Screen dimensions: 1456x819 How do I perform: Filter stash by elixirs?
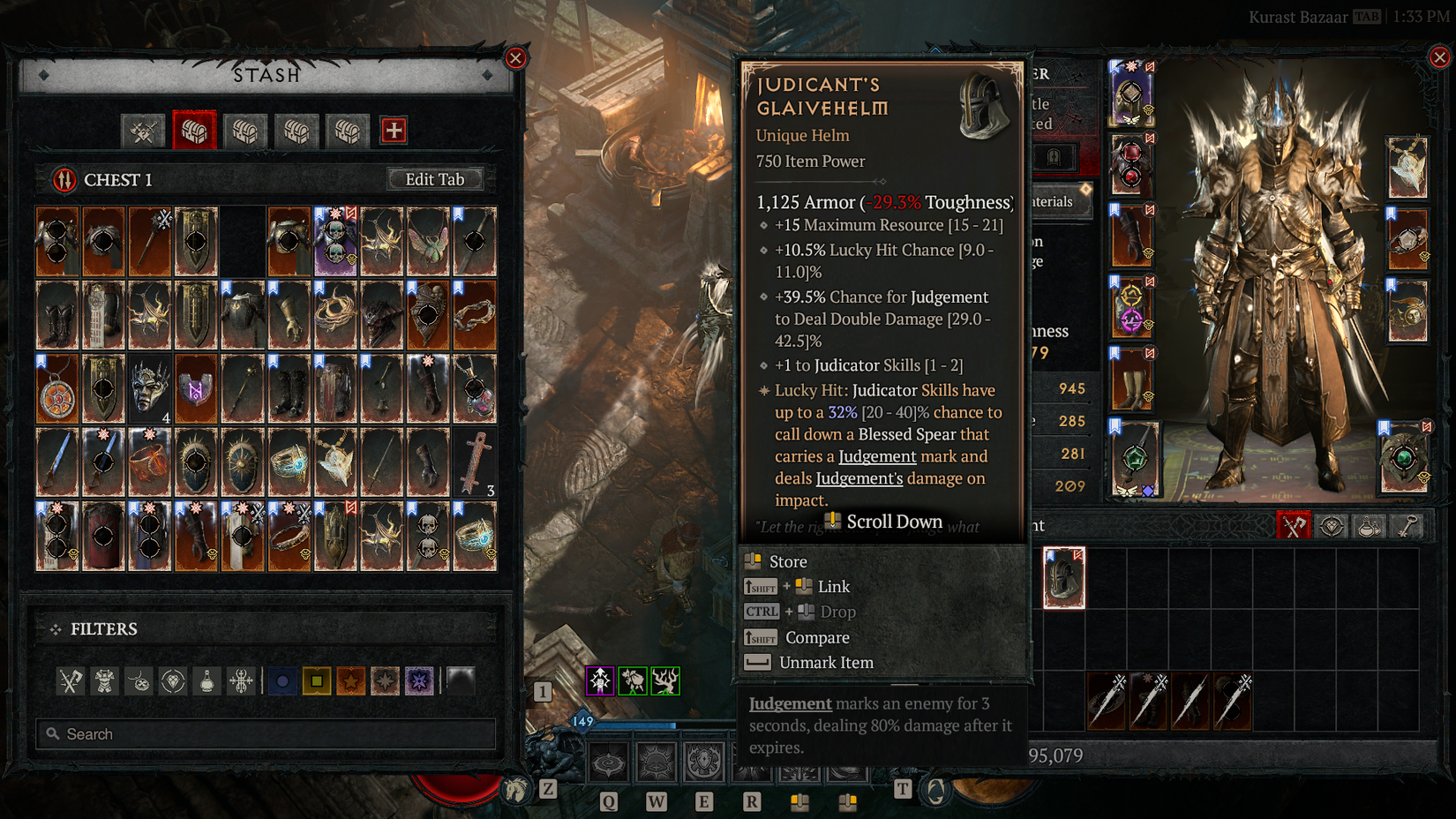click(x=206, y=680)
